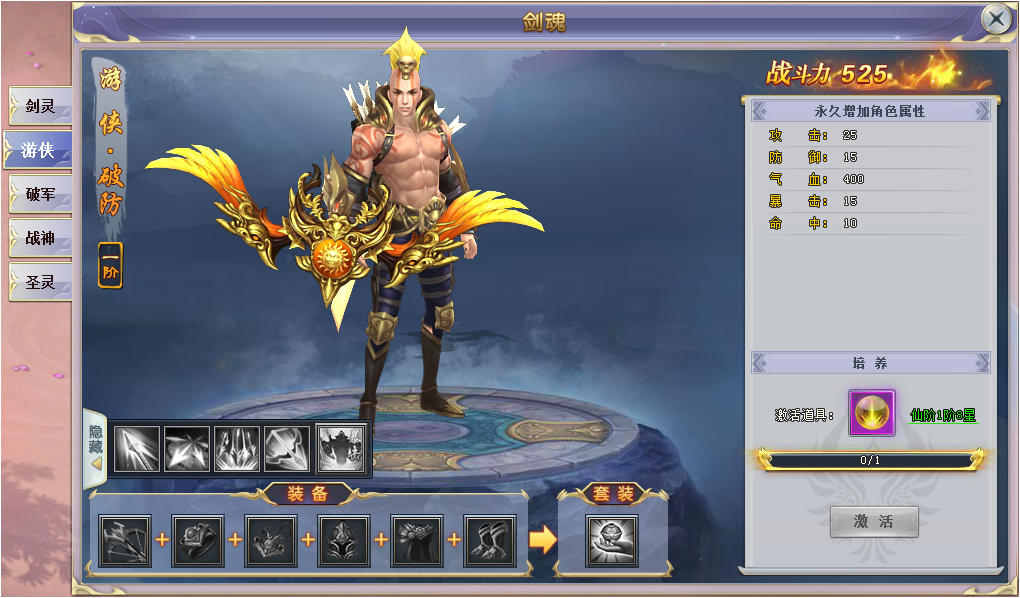
Task: Hide the skill bar with 隐藏 toggle
Action: (95, 443)
